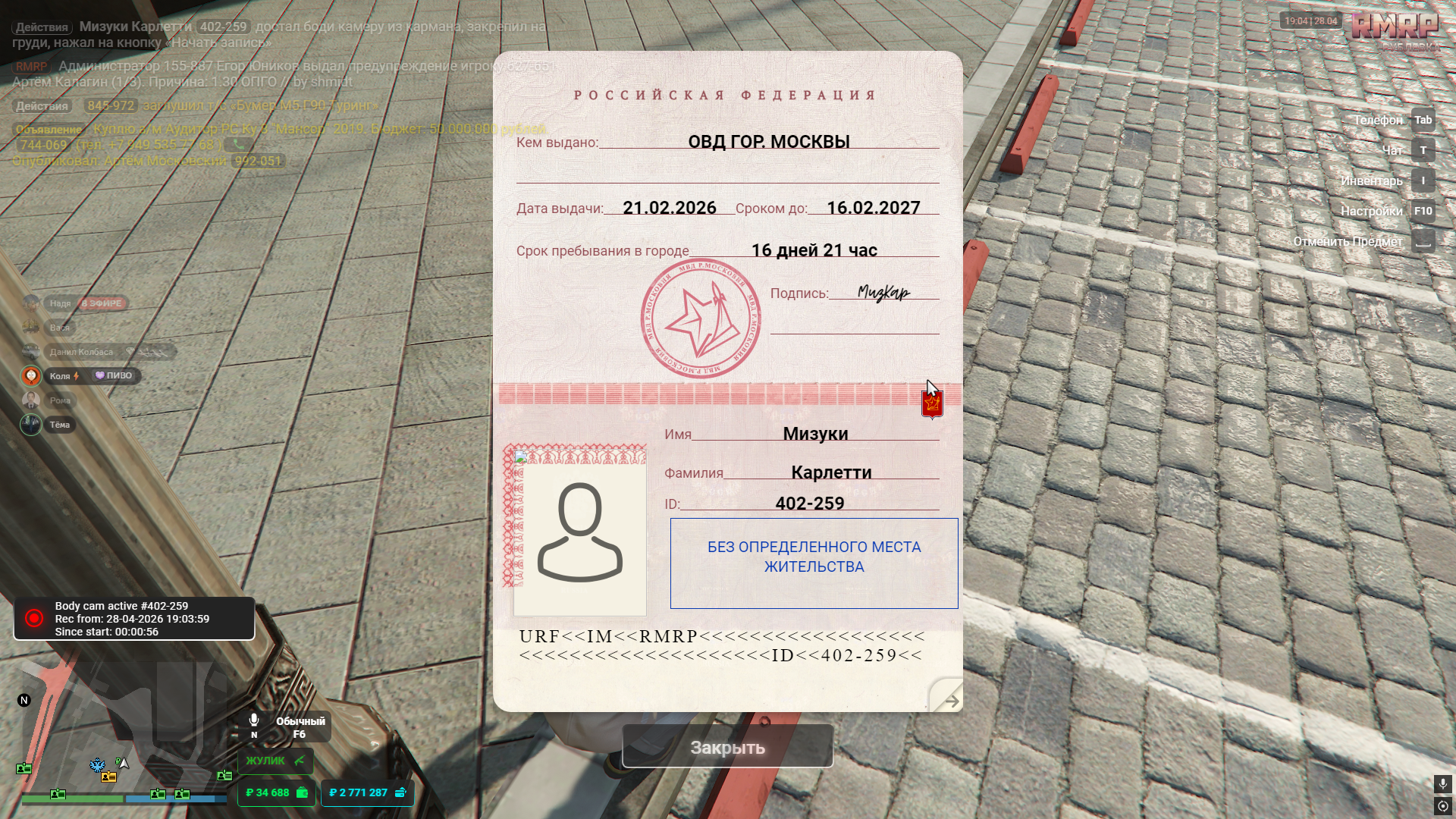Open the minimap
This screenshot has height=819, width=1456.
(x=121, y=728)
